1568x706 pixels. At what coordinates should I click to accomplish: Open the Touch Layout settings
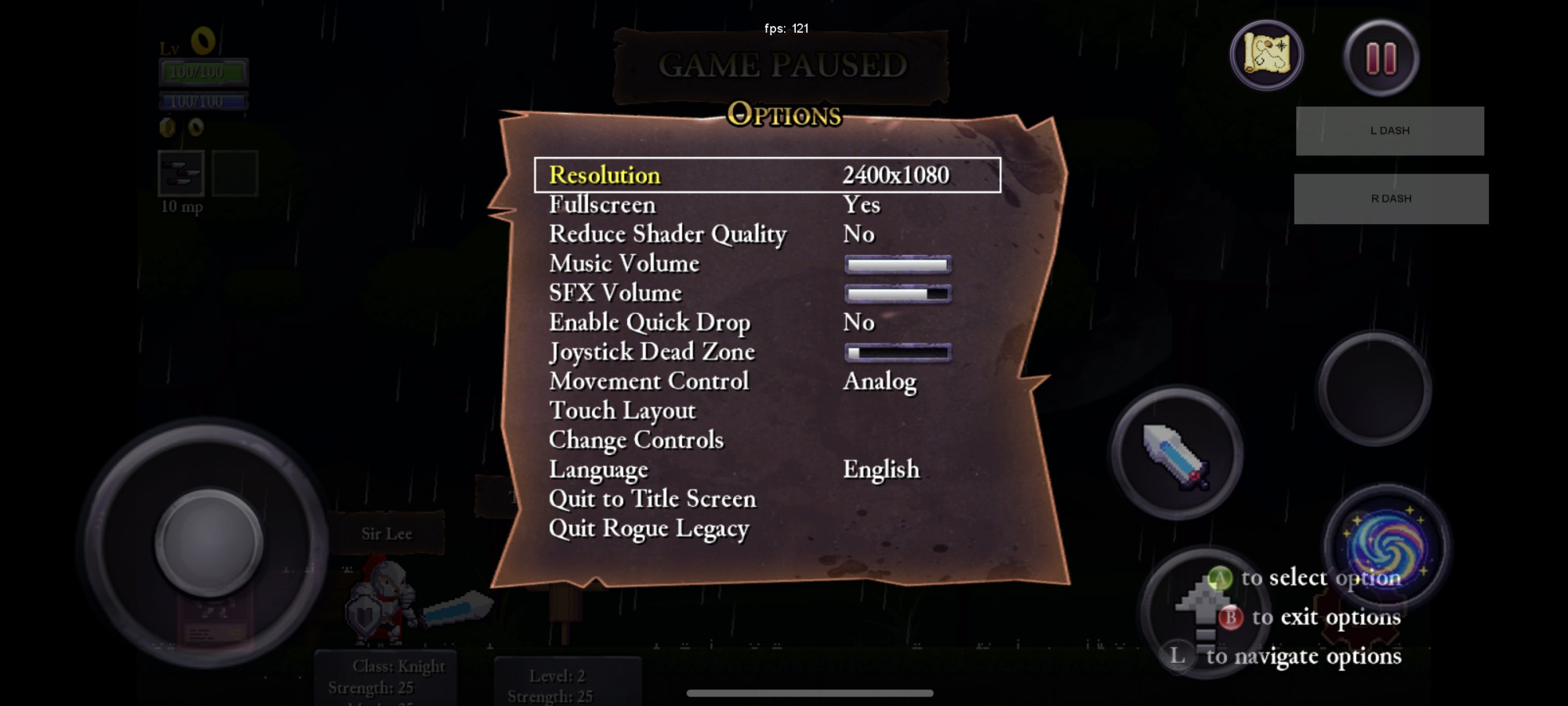click(x=622, y=410)
